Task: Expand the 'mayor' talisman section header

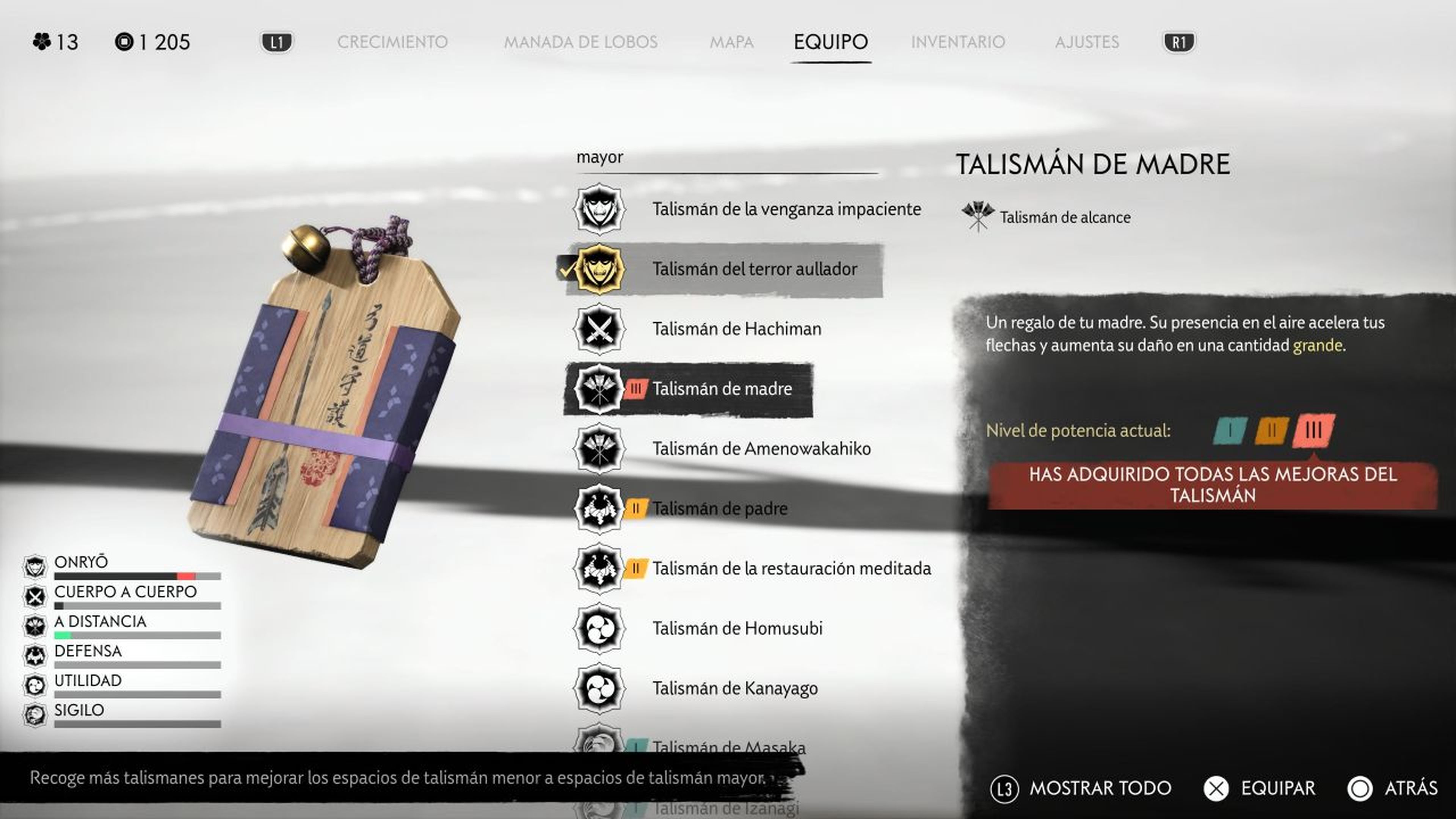Action: (x=600, y=157)
